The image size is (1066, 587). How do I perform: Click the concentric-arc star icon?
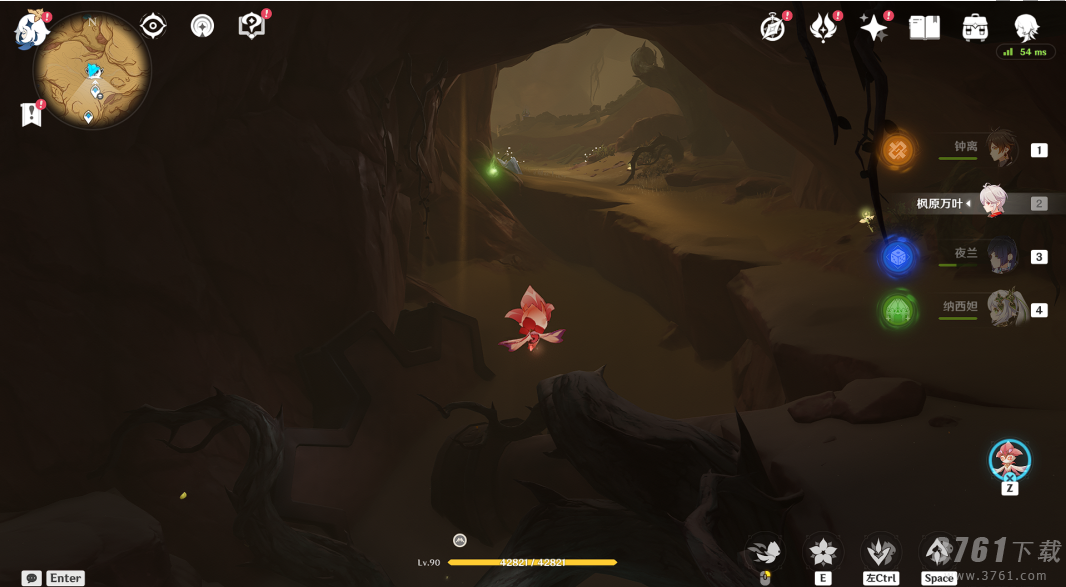point(203,26)
